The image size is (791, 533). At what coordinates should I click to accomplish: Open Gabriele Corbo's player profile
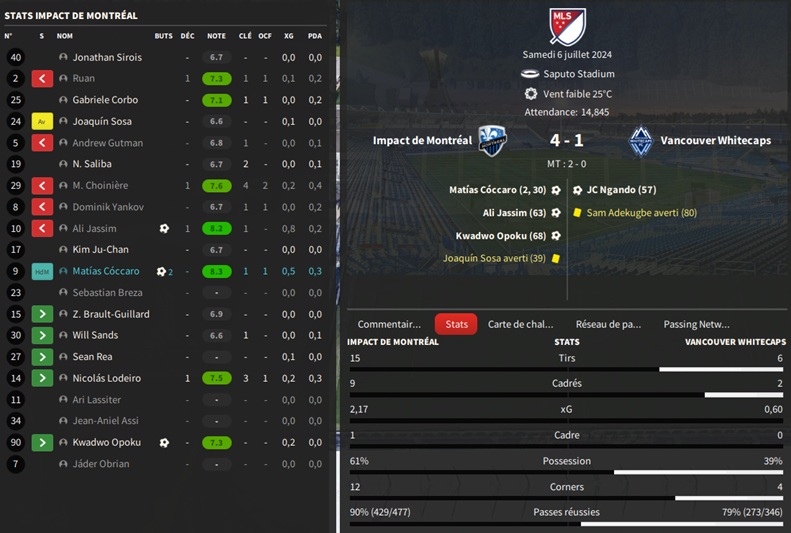pos(105,100)
